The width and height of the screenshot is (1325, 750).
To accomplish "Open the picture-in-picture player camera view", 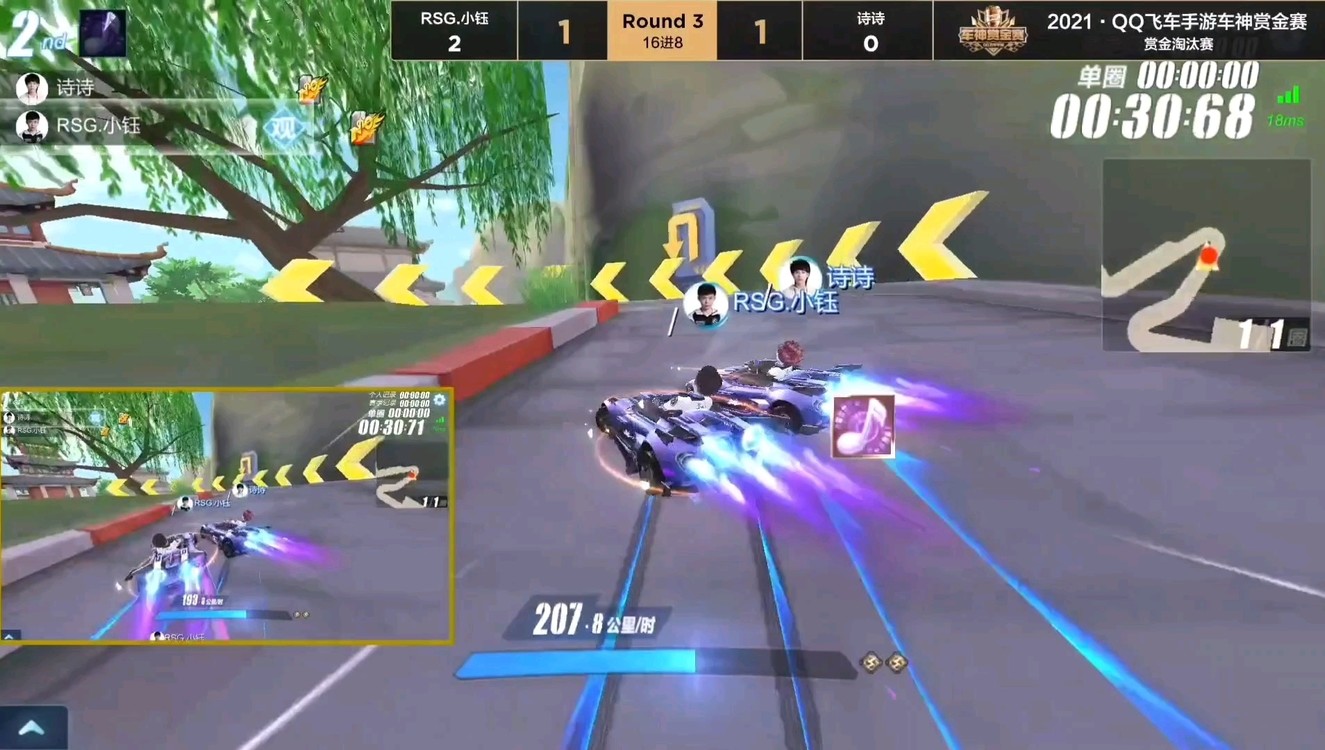I will click(226, 515).
